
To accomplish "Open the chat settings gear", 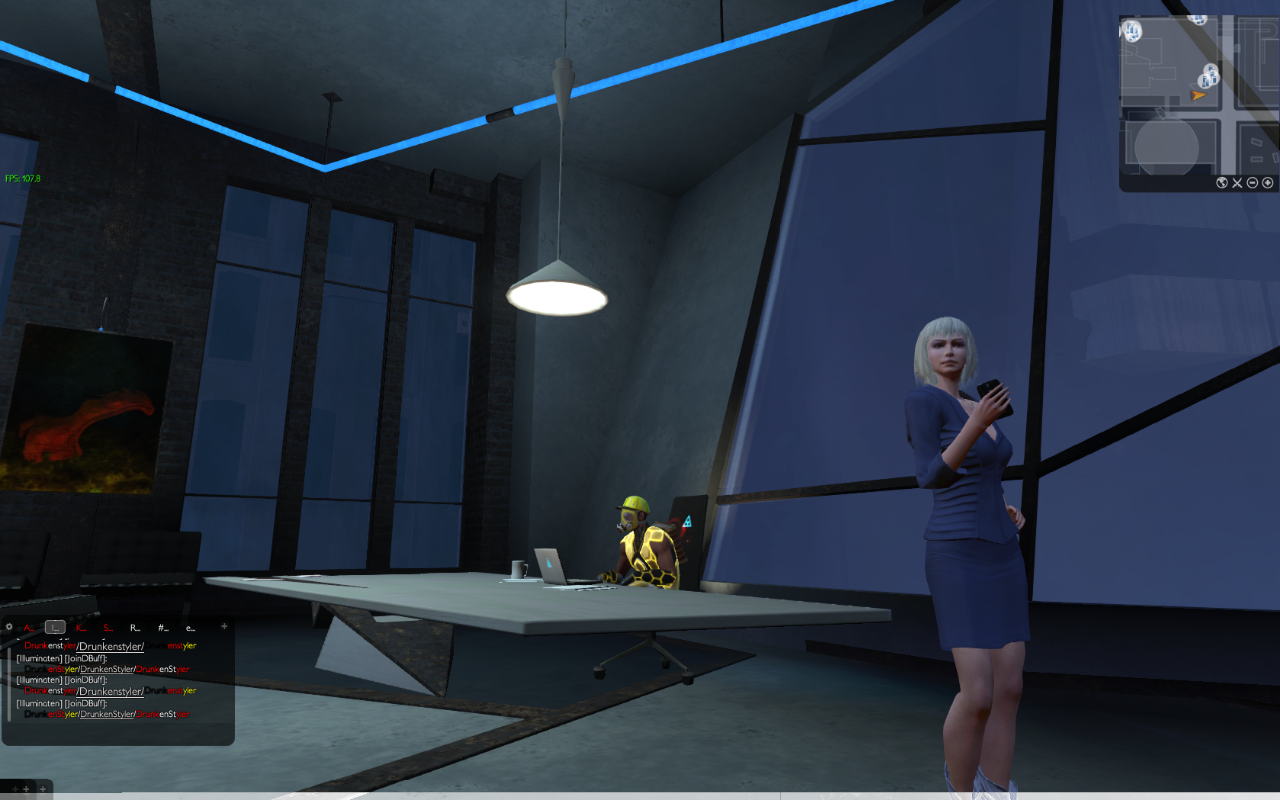I will (x=9, y=627).
